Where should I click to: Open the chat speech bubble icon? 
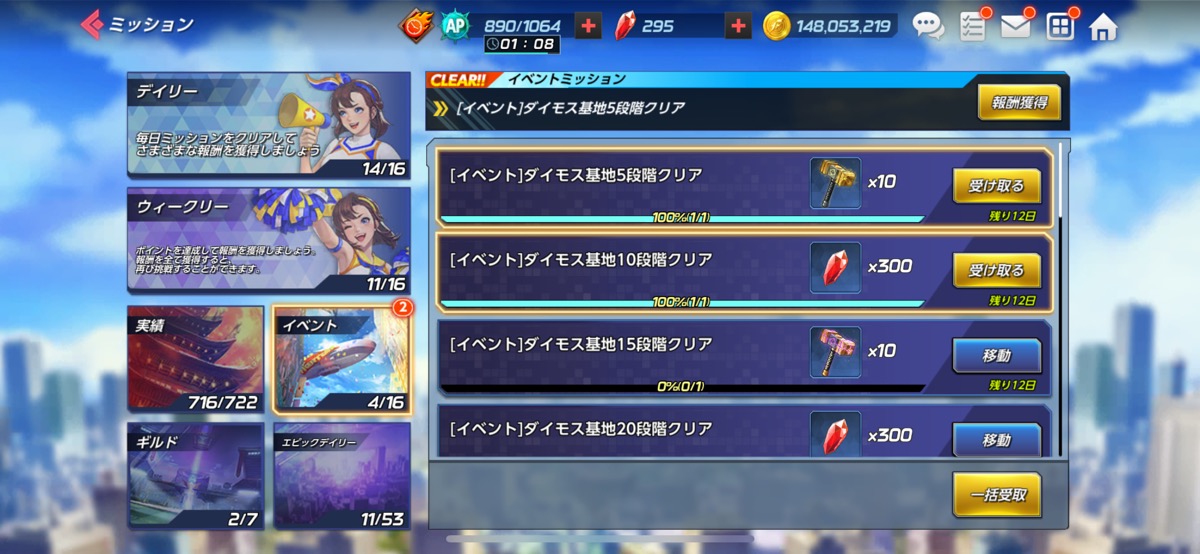tap(928, 26)
